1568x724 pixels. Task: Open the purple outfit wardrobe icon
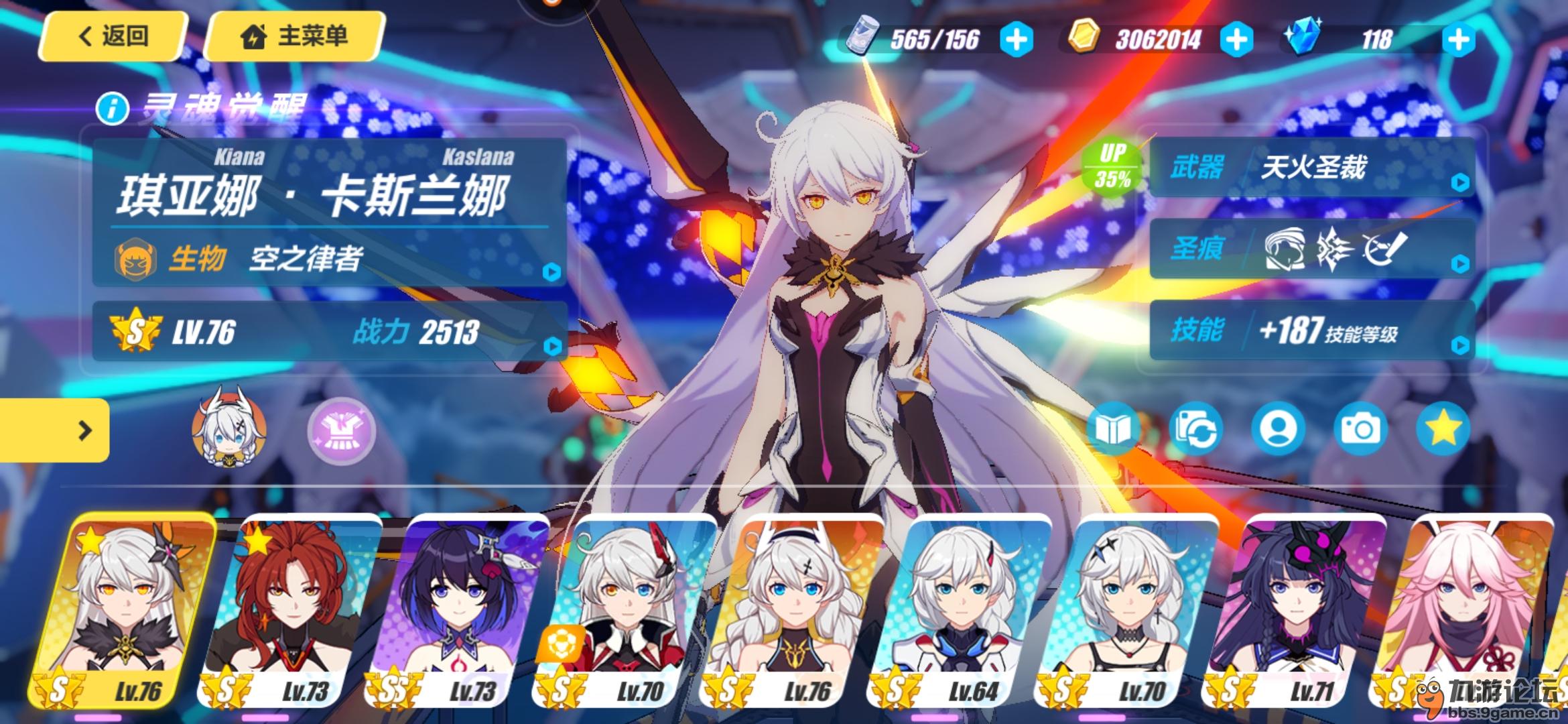pos(341,431)
